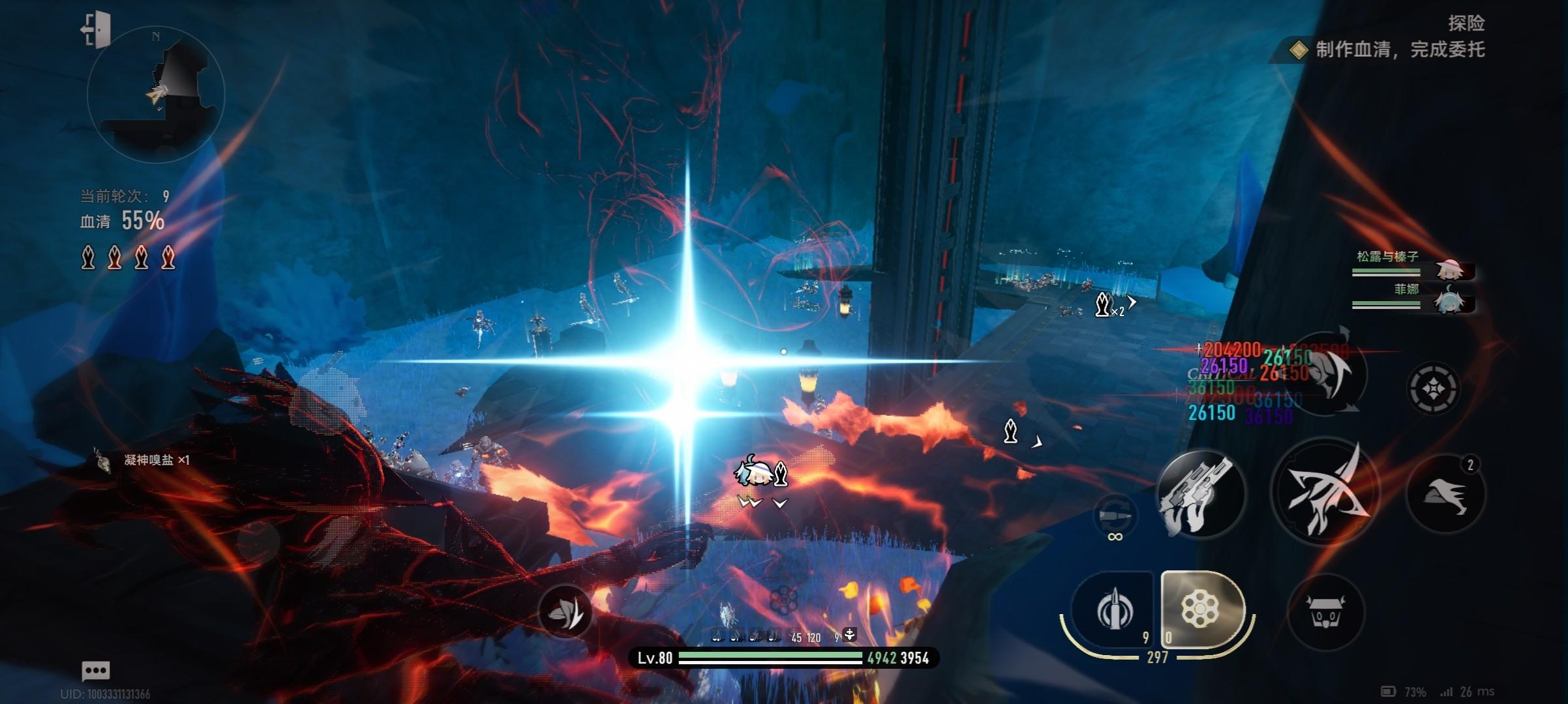Activate the revolver cylinder skill
The height and width of the screenshot is (704, 1568).
click(x=1201, y=610)
